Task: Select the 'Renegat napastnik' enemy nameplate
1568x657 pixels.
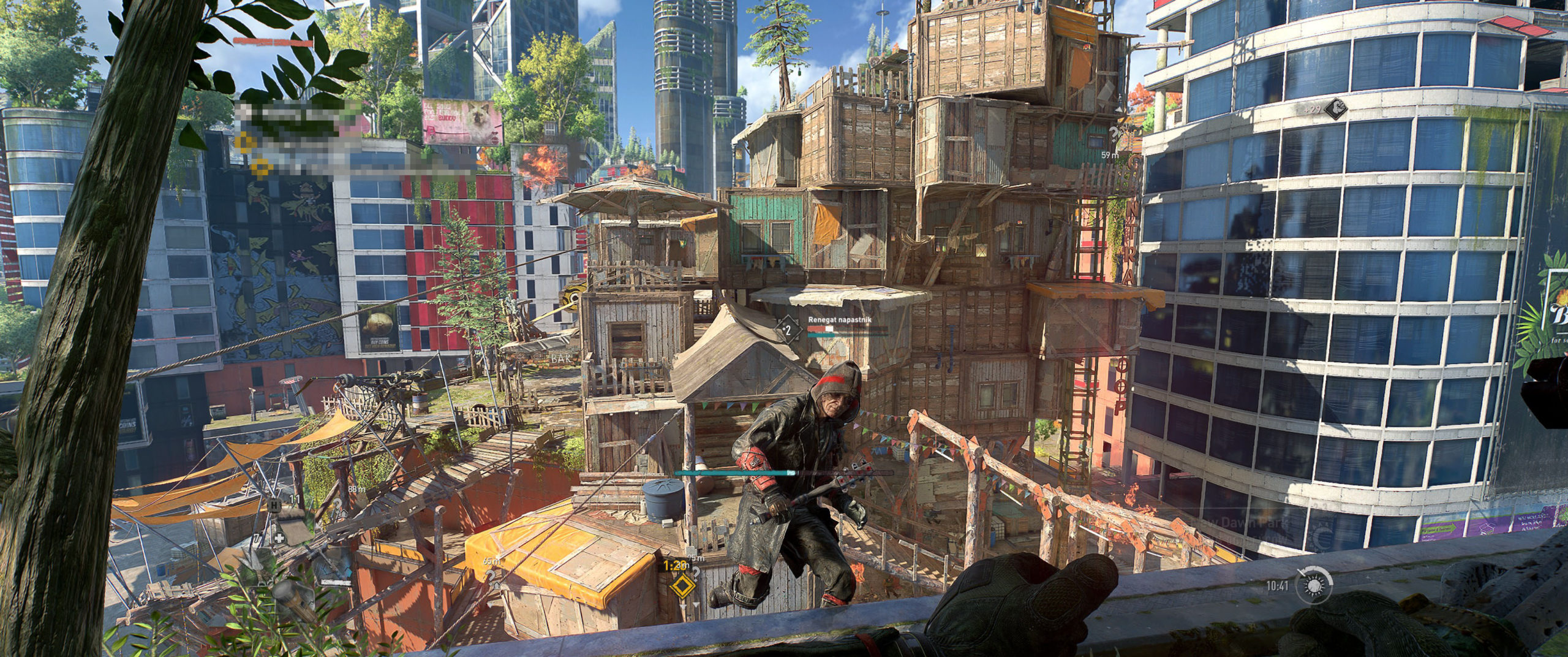Action: click(x=839, y=321)
